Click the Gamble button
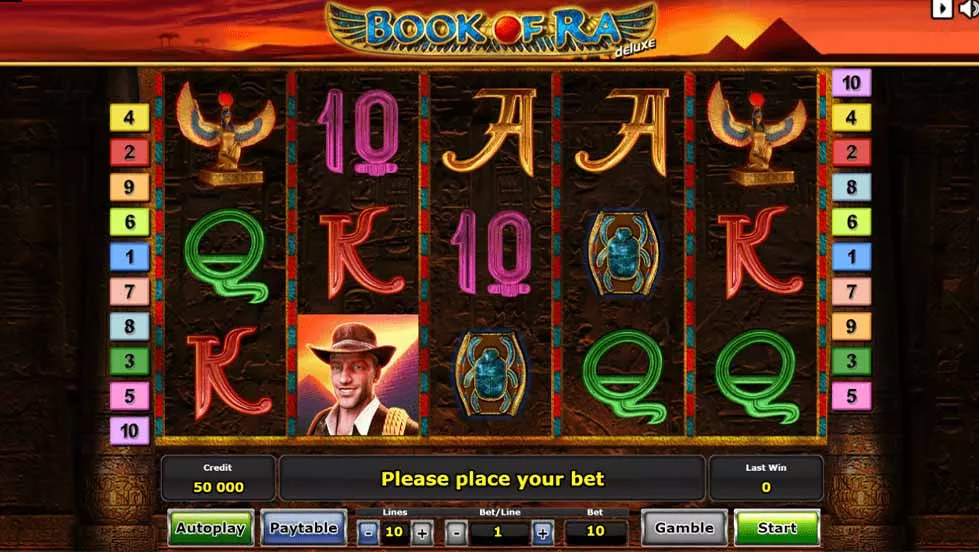Image resolution: width=979 pixels, height=552 pixels. click(x=684, y=528)
